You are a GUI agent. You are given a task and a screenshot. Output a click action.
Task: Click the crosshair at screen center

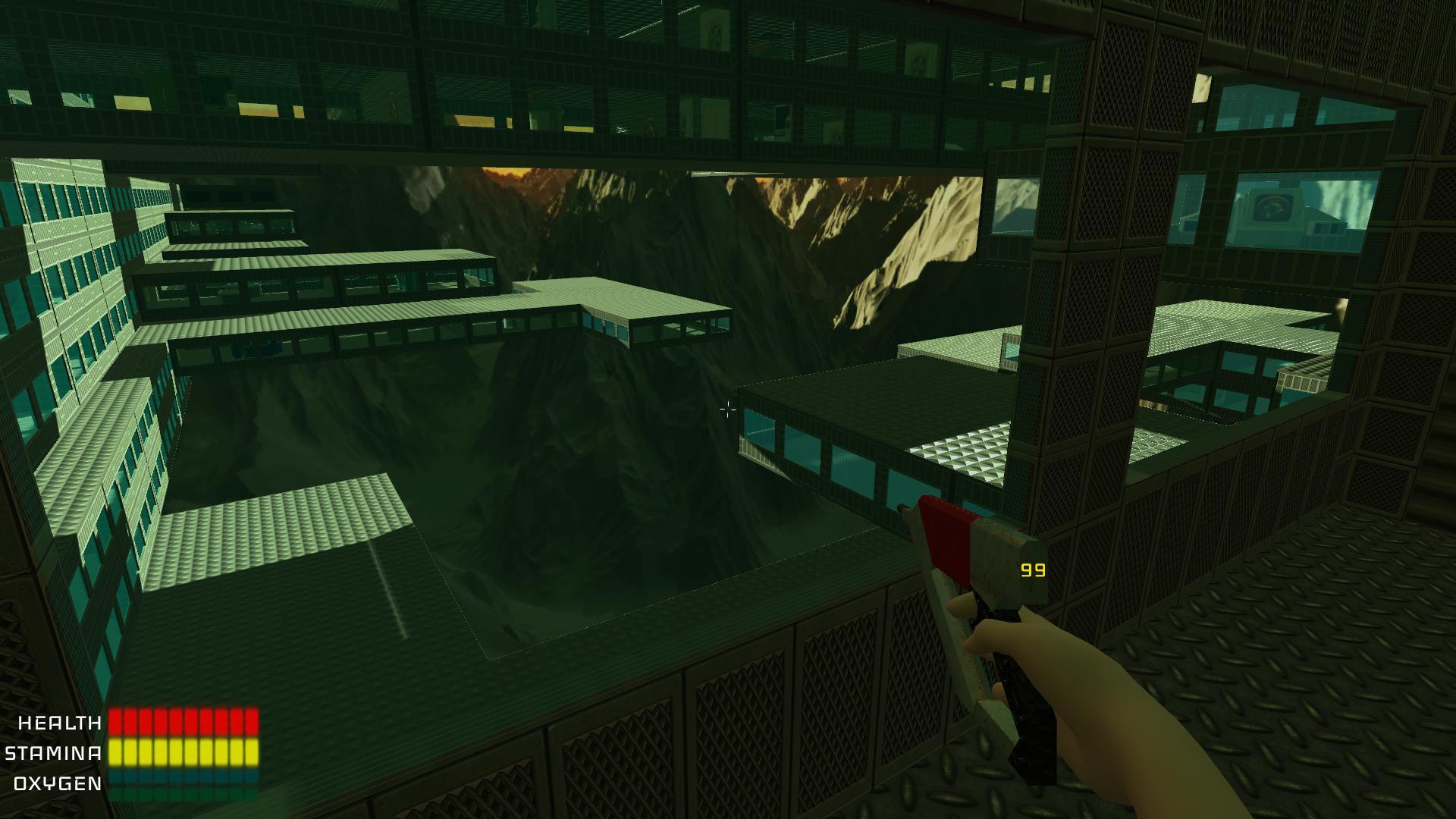726,409
